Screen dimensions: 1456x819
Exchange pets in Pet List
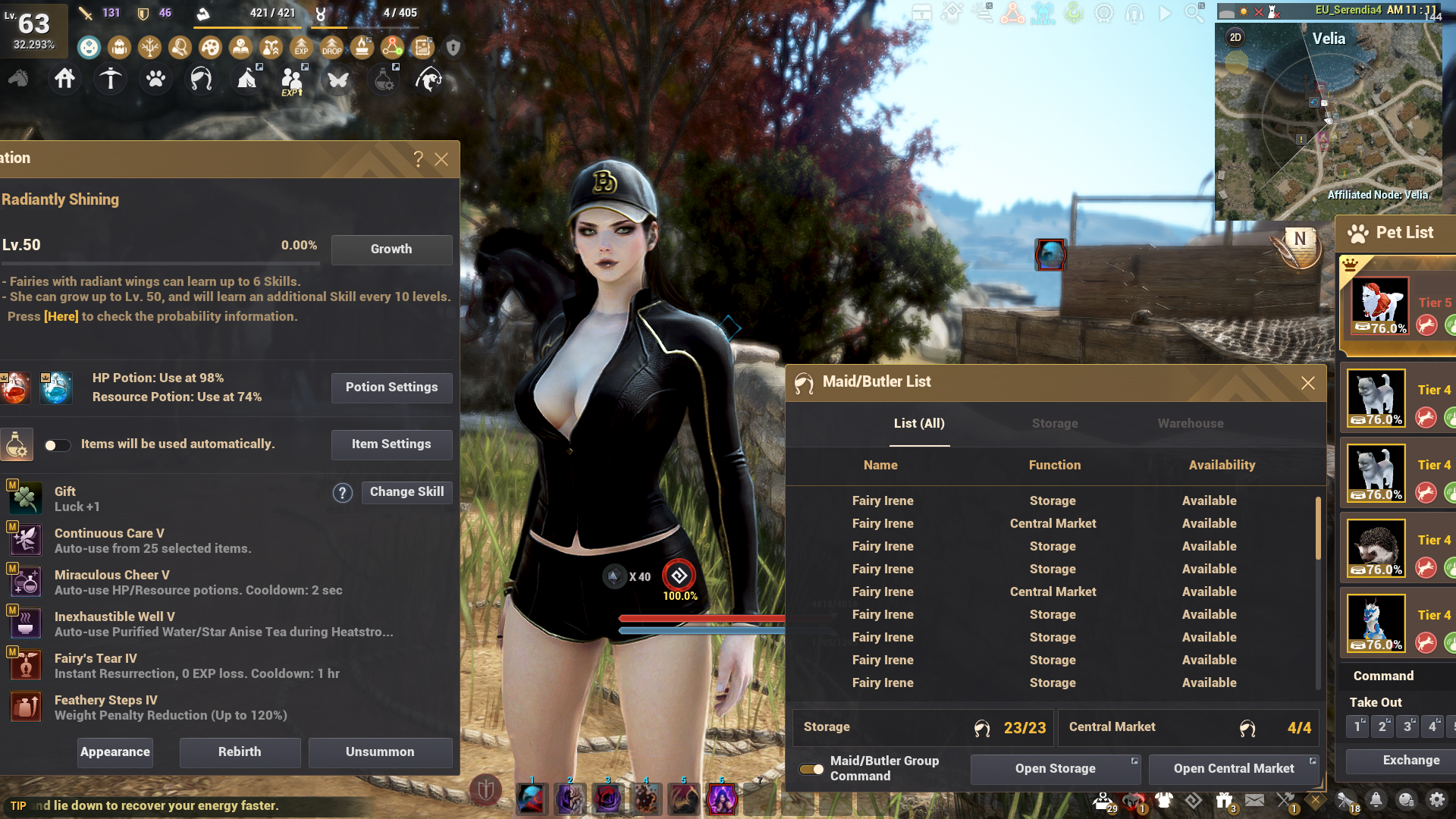click(x=1410, y=761)
